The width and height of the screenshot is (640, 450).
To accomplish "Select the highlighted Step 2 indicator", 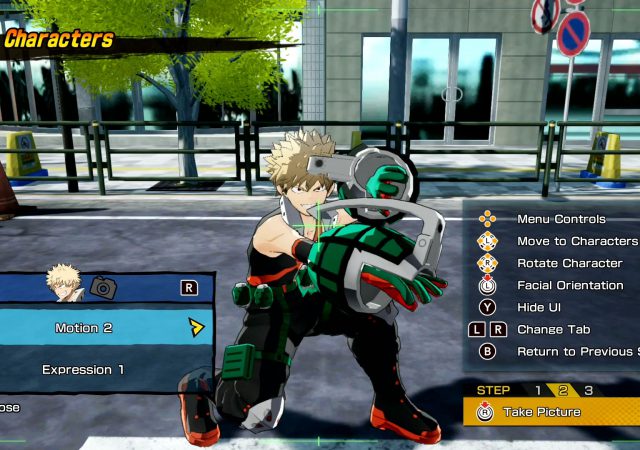I will 563,390.
